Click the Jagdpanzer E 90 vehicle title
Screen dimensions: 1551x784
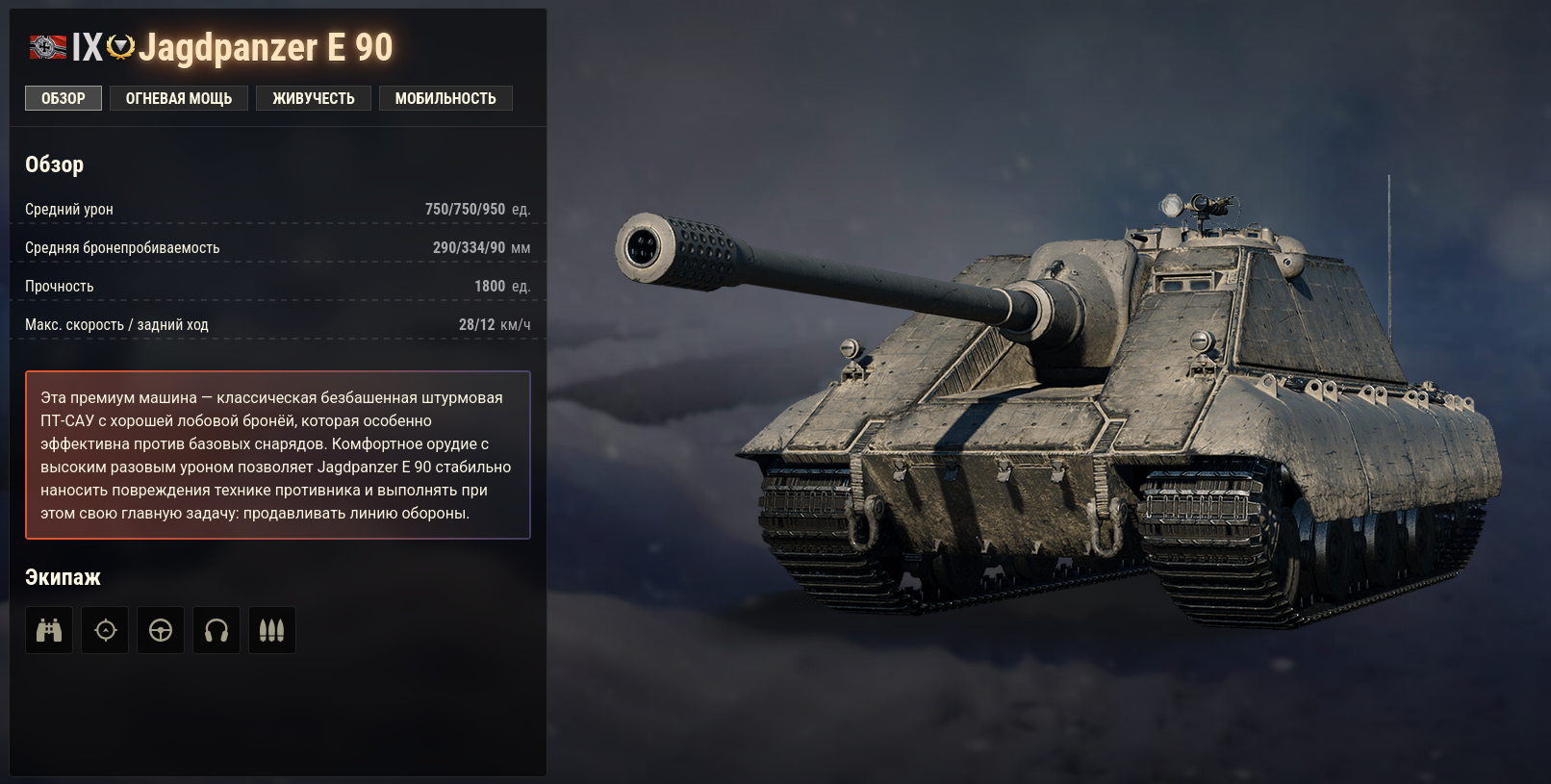(266, 46)
